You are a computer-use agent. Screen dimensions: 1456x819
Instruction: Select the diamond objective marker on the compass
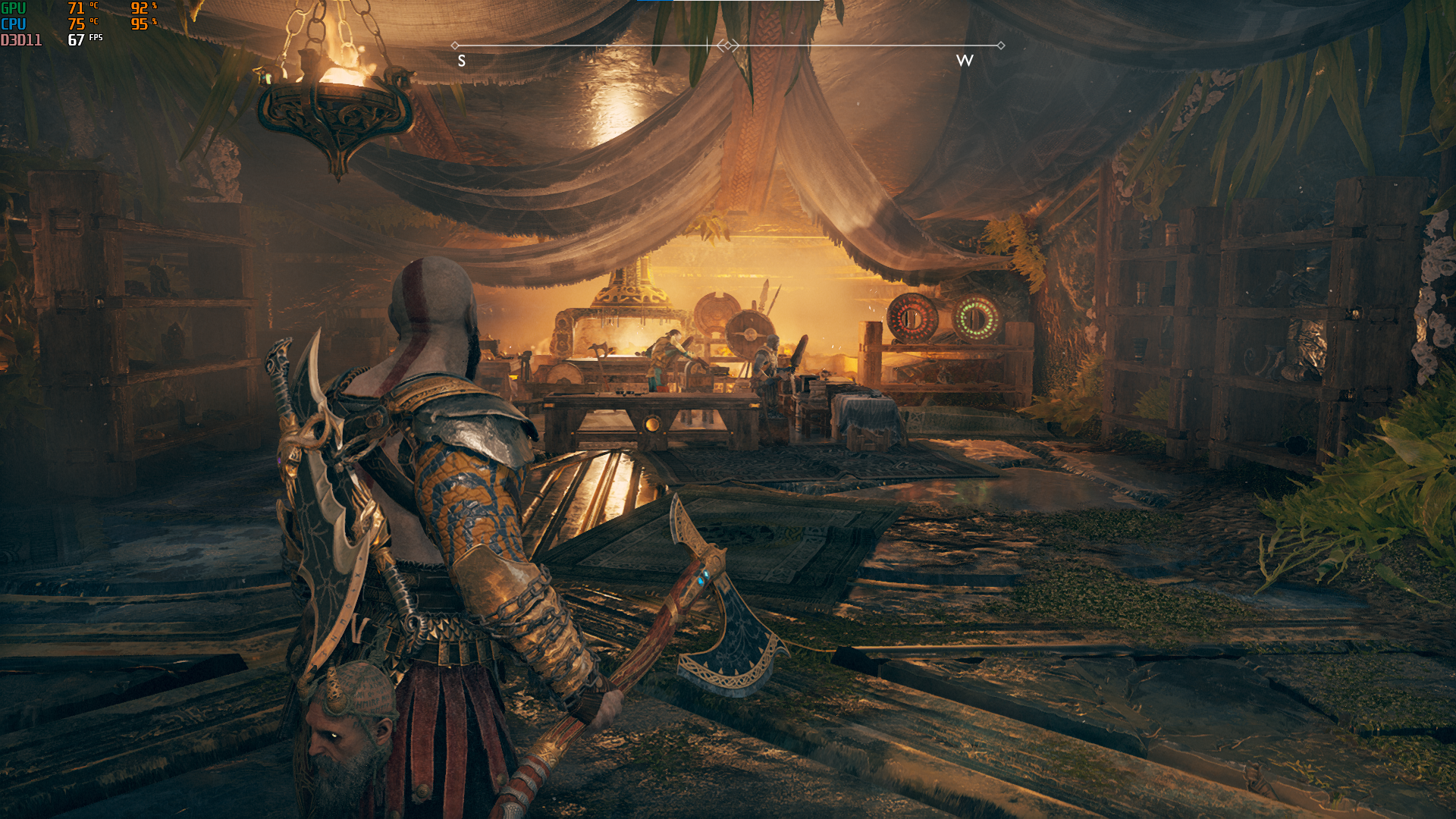coord(727,45)
